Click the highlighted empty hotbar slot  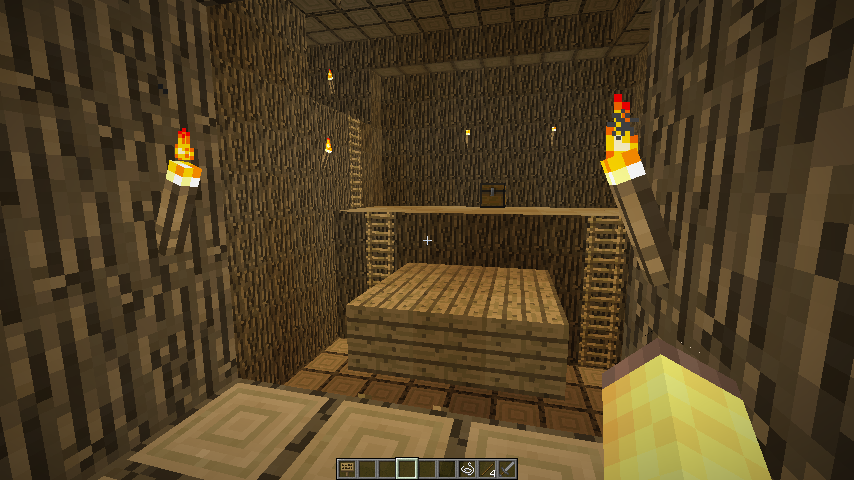click(x=407, y=468)
